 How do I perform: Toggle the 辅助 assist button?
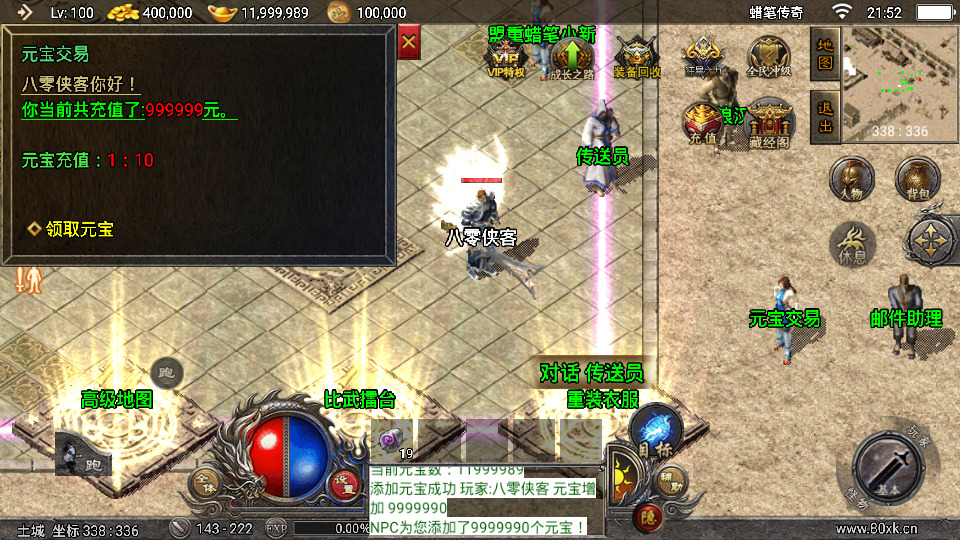click(672, 482)
